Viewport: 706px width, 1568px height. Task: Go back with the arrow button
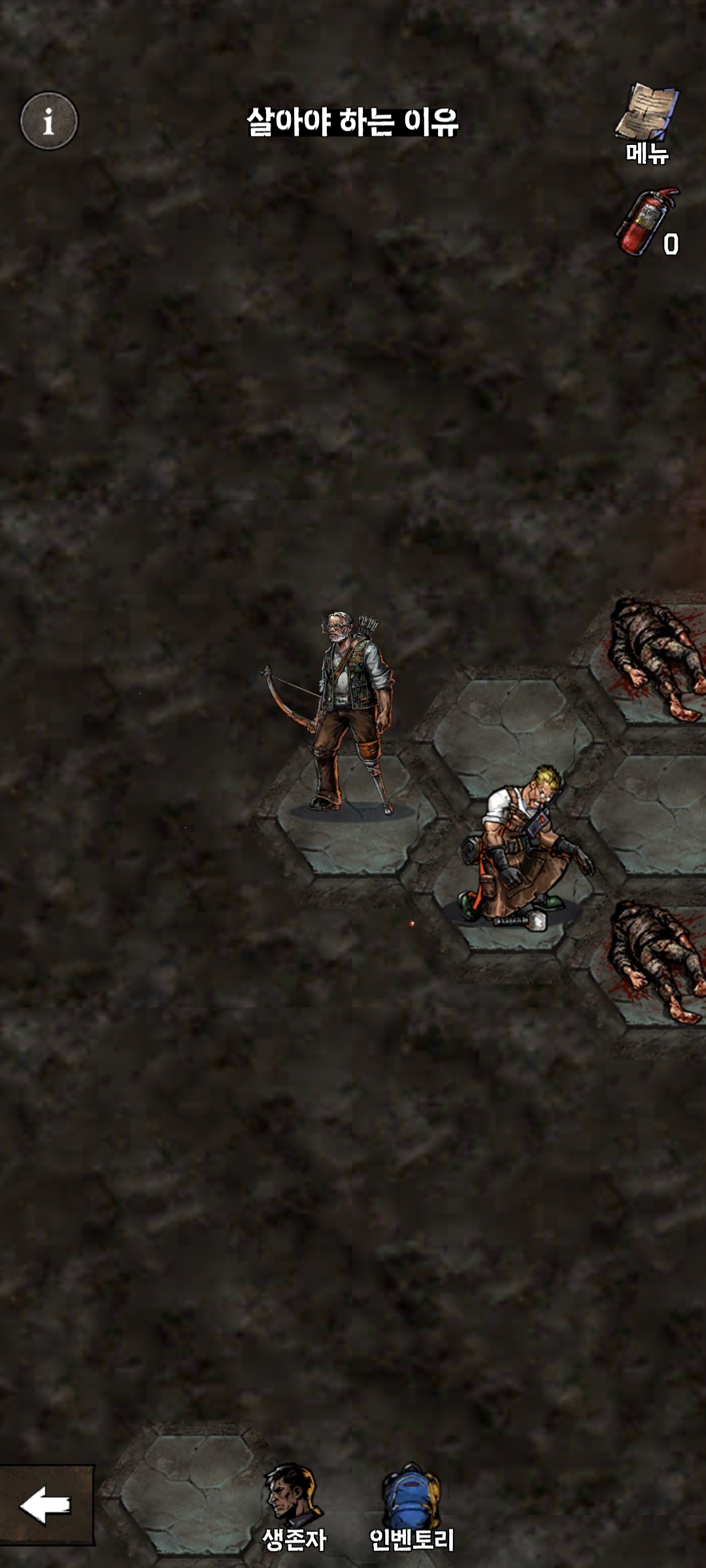pyautogui.click(x=46, y=1505)
